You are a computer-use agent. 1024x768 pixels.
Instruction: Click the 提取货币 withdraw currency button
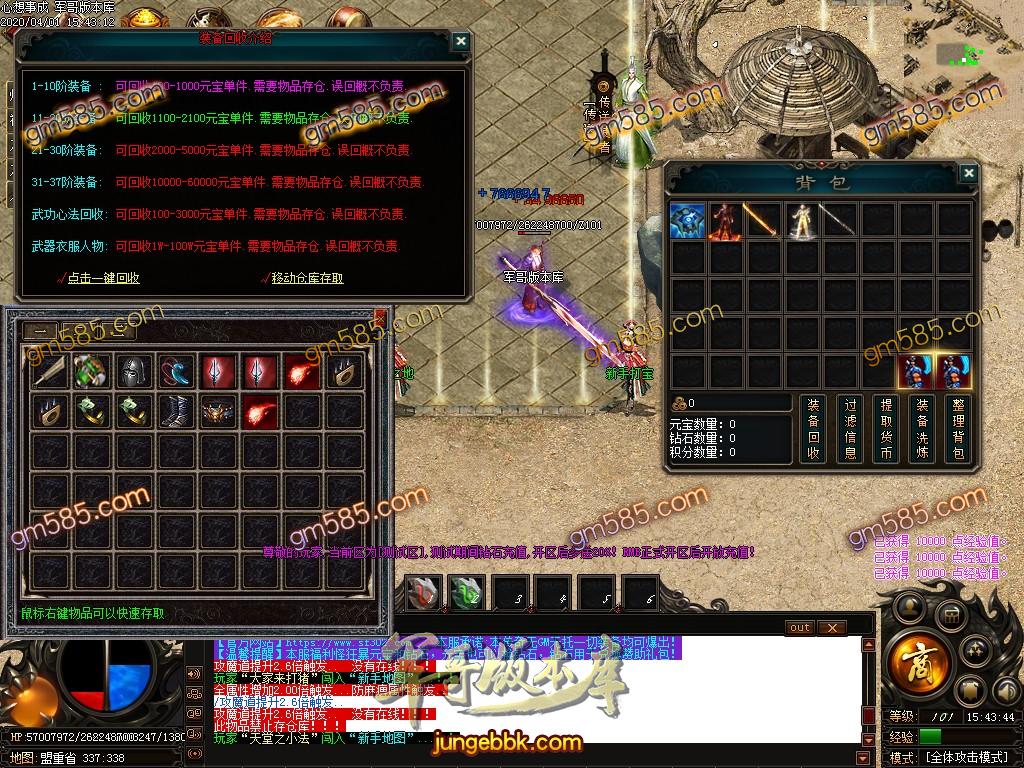886,429
